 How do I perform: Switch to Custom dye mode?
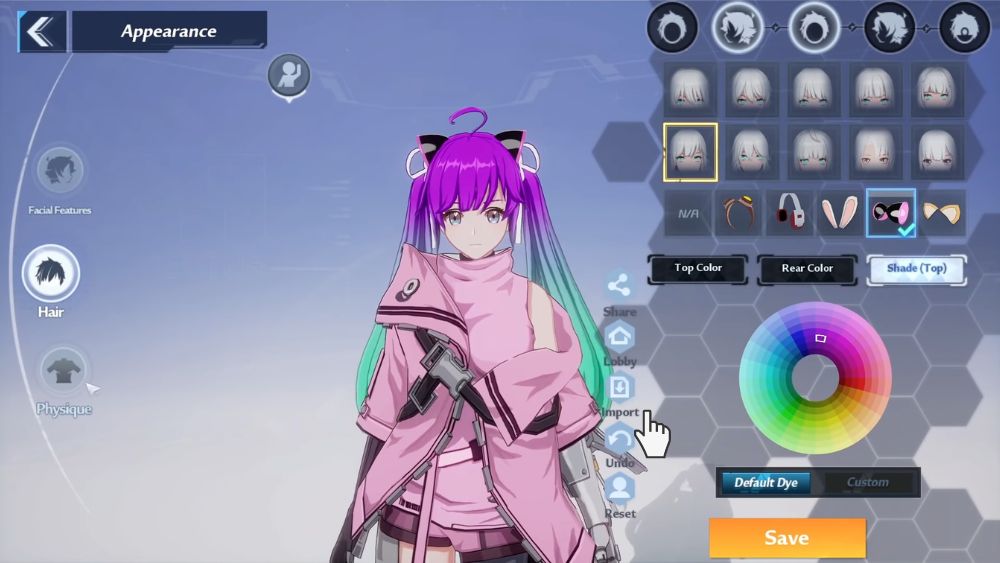coord(867,483)
